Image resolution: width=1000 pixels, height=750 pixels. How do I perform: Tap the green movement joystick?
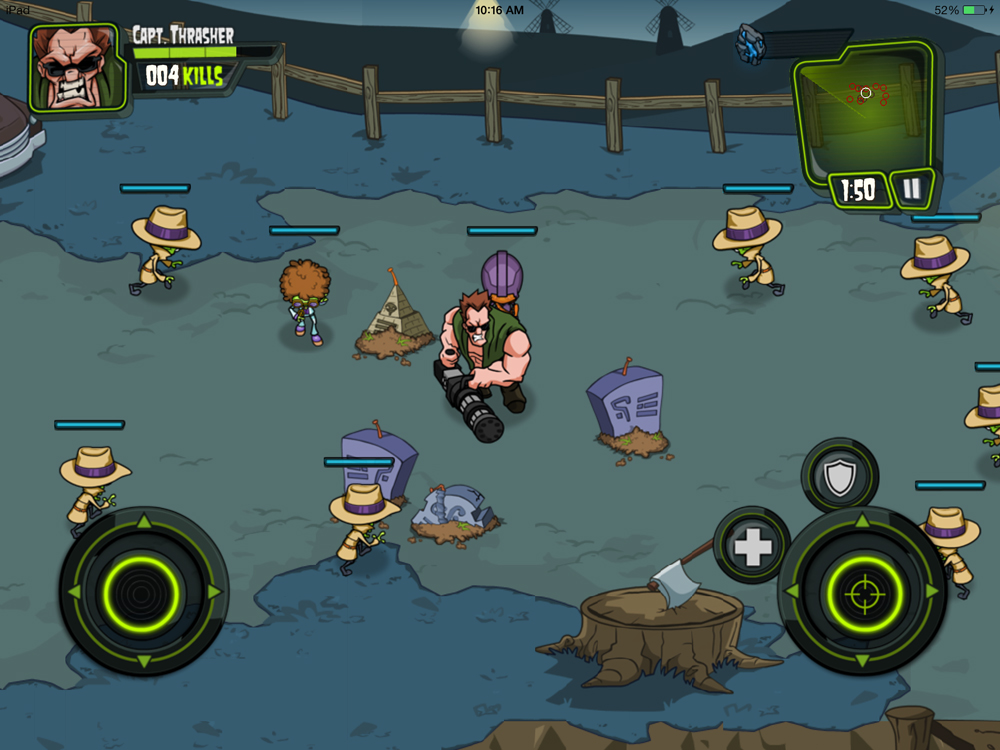pyautogui.click(x=143, y=592)
